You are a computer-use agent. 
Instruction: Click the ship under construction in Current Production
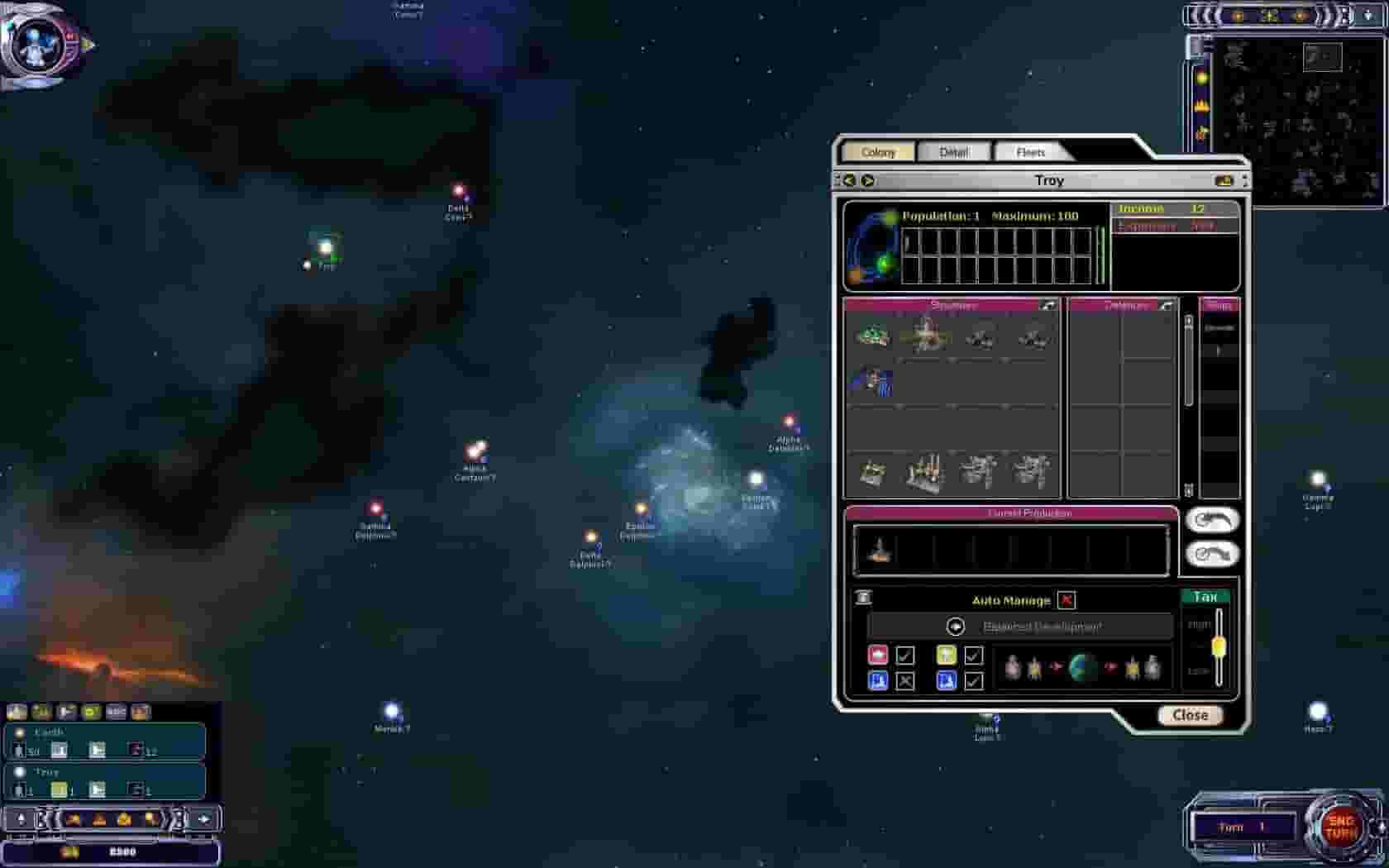pyautogui.click(x=879, y=550)
